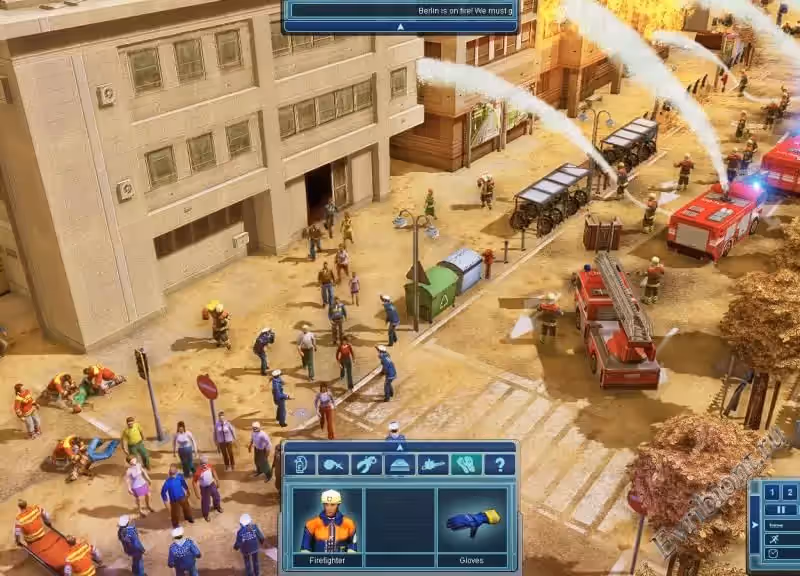Screen dimensions: 800x576
Task: Expand the side panel with its arrow tab
Action: (x=754, y=523)
